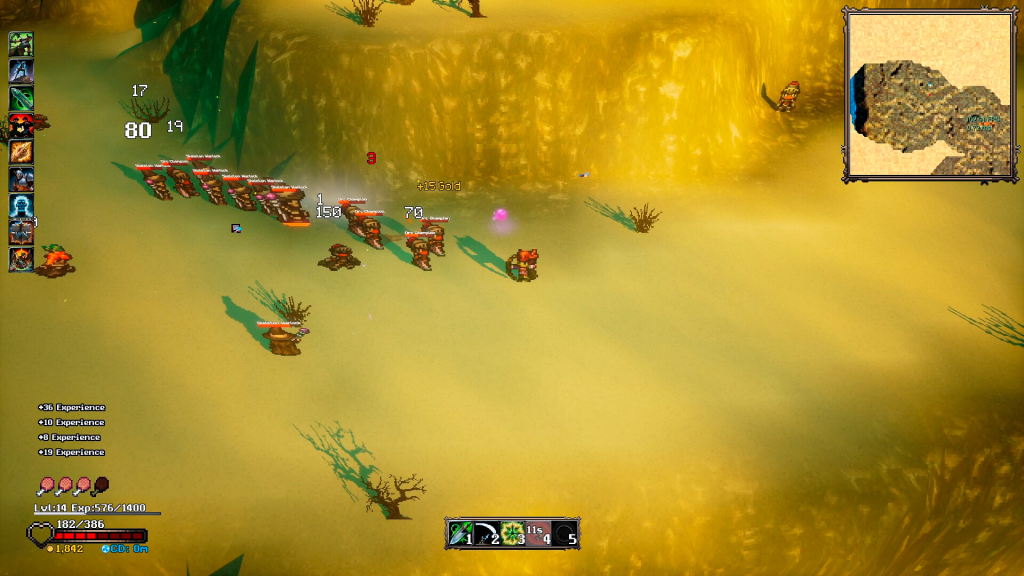The height and width of the screenshot is (576, 1024).
Task: Trigger the green starburst ability
Action: [513, 533]
